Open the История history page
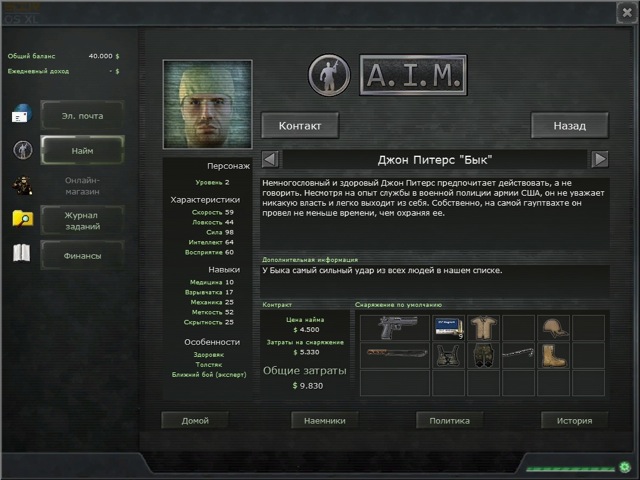640x480 pixels. 575,421
